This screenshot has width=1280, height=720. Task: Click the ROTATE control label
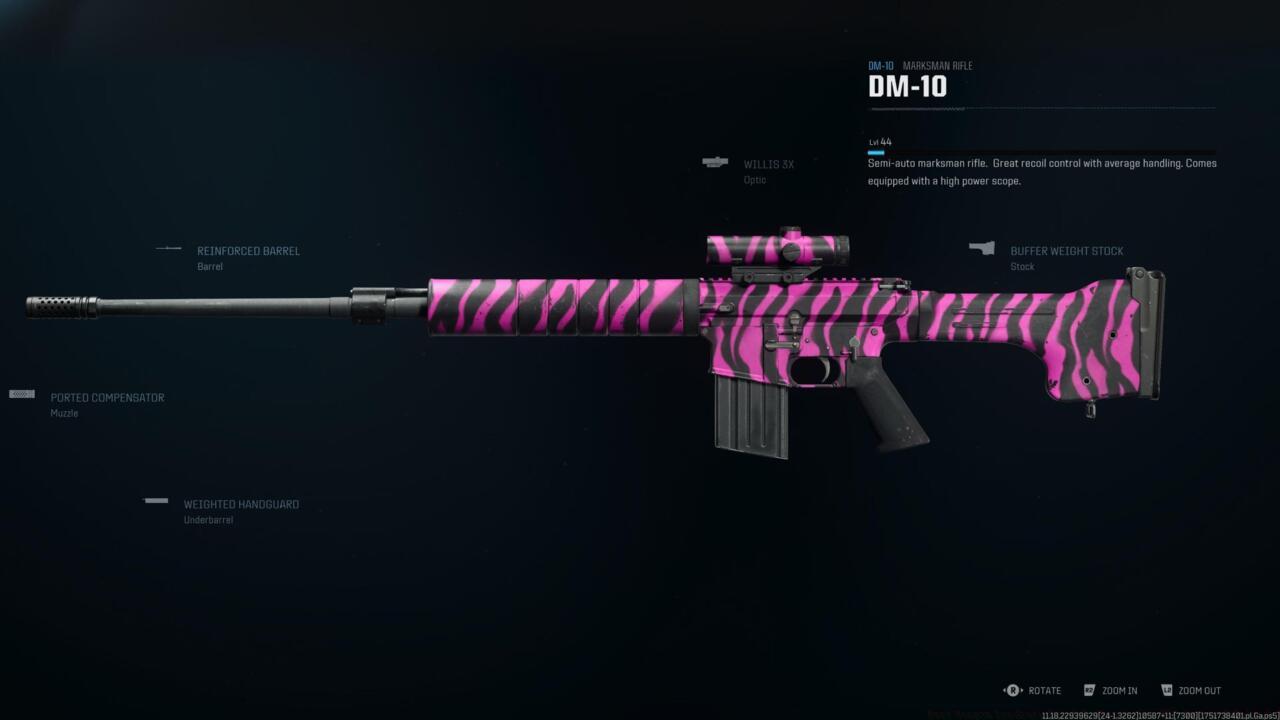pos(1044,690)
